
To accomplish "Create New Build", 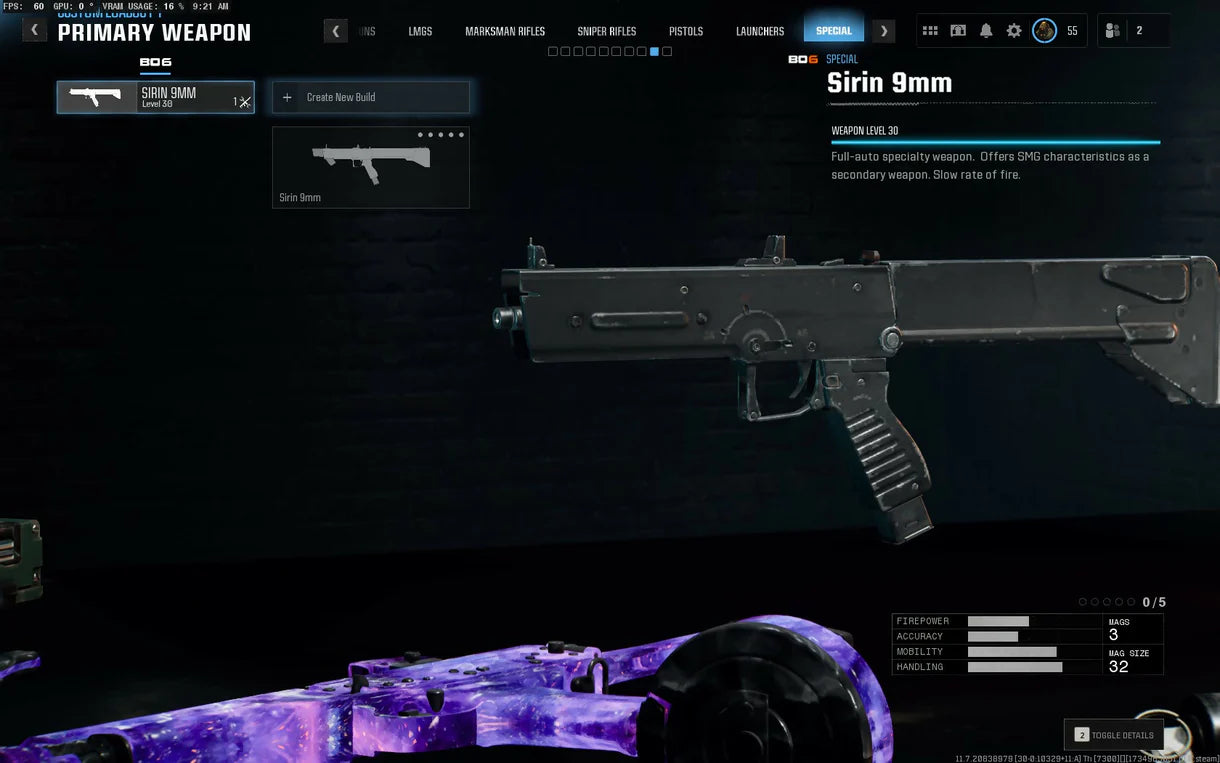I will pyautogui.click(x=370, y=97).
